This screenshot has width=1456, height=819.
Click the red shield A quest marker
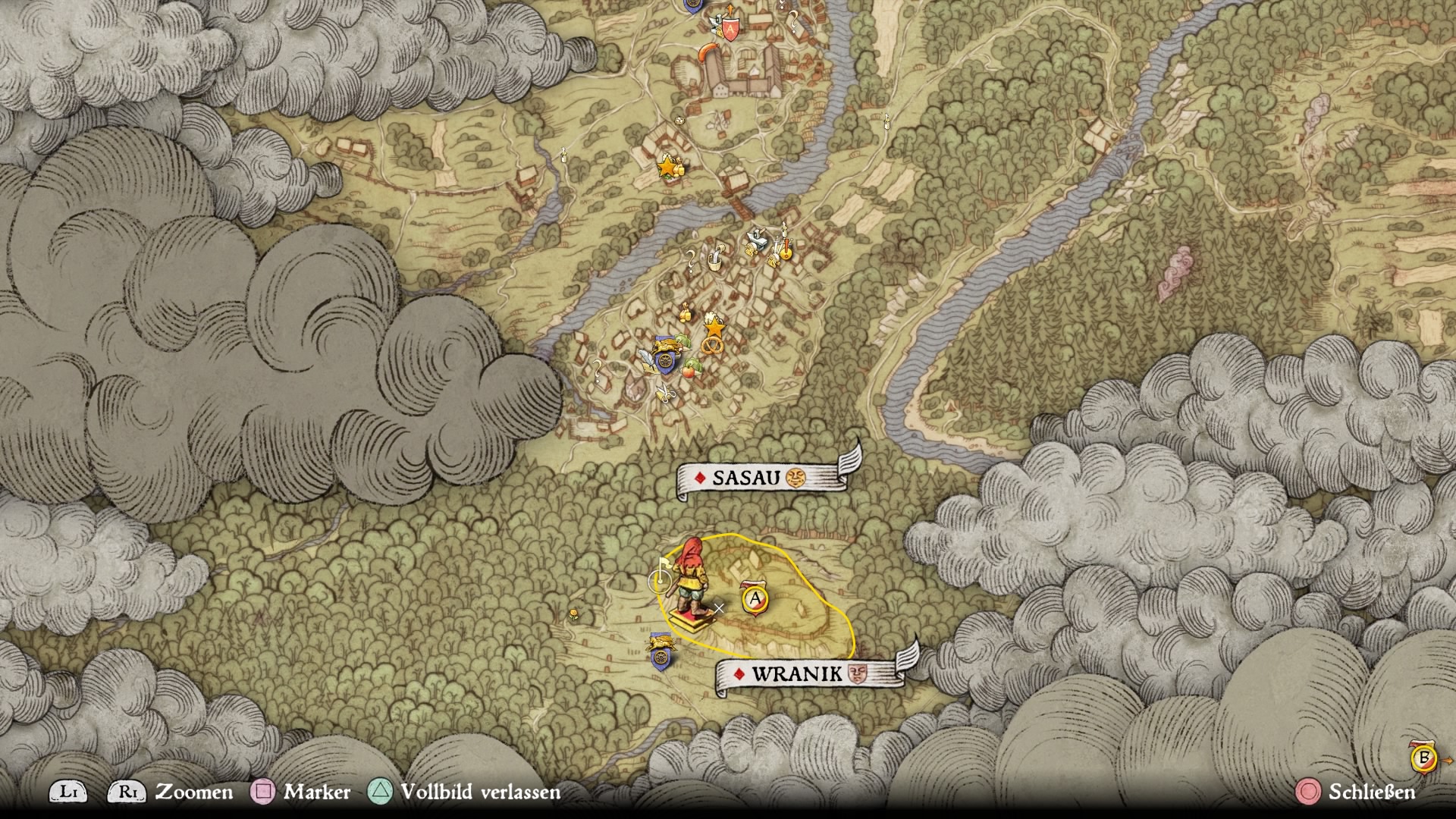tap(730, 30)
